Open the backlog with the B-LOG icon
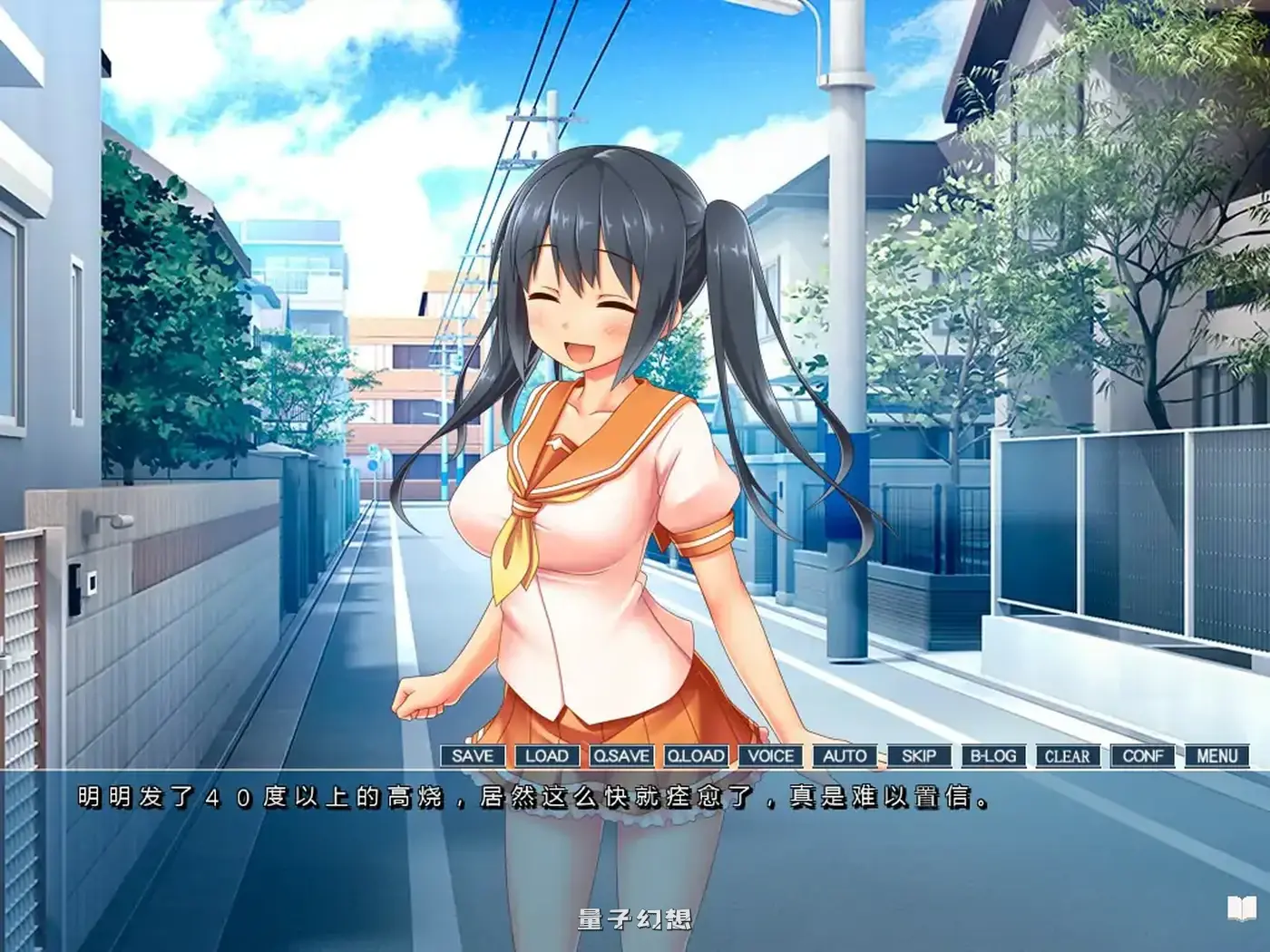 (x=993, y=755)
